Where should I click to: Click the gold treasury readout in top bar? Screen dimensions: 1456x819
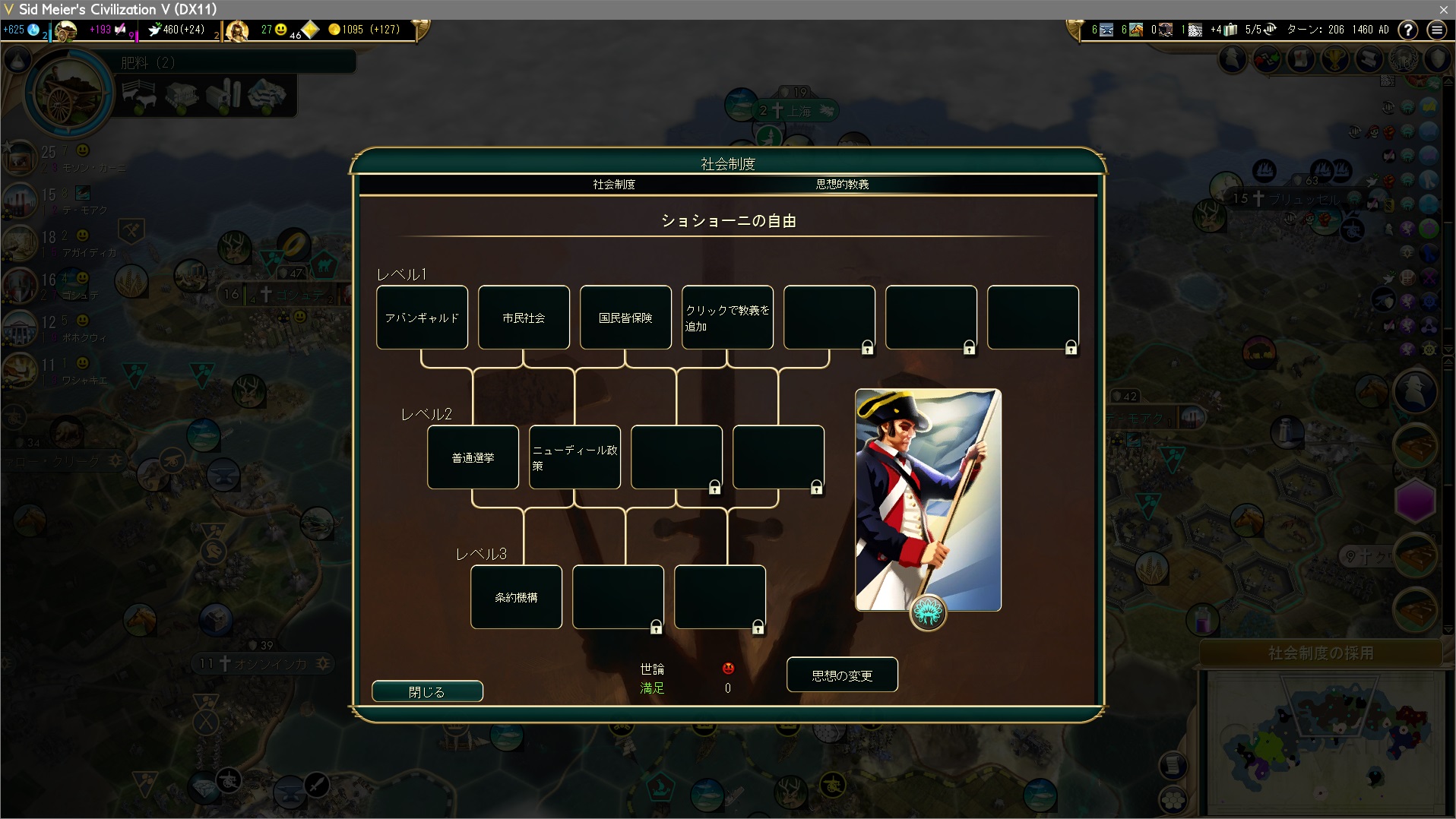tap(364, 30)
